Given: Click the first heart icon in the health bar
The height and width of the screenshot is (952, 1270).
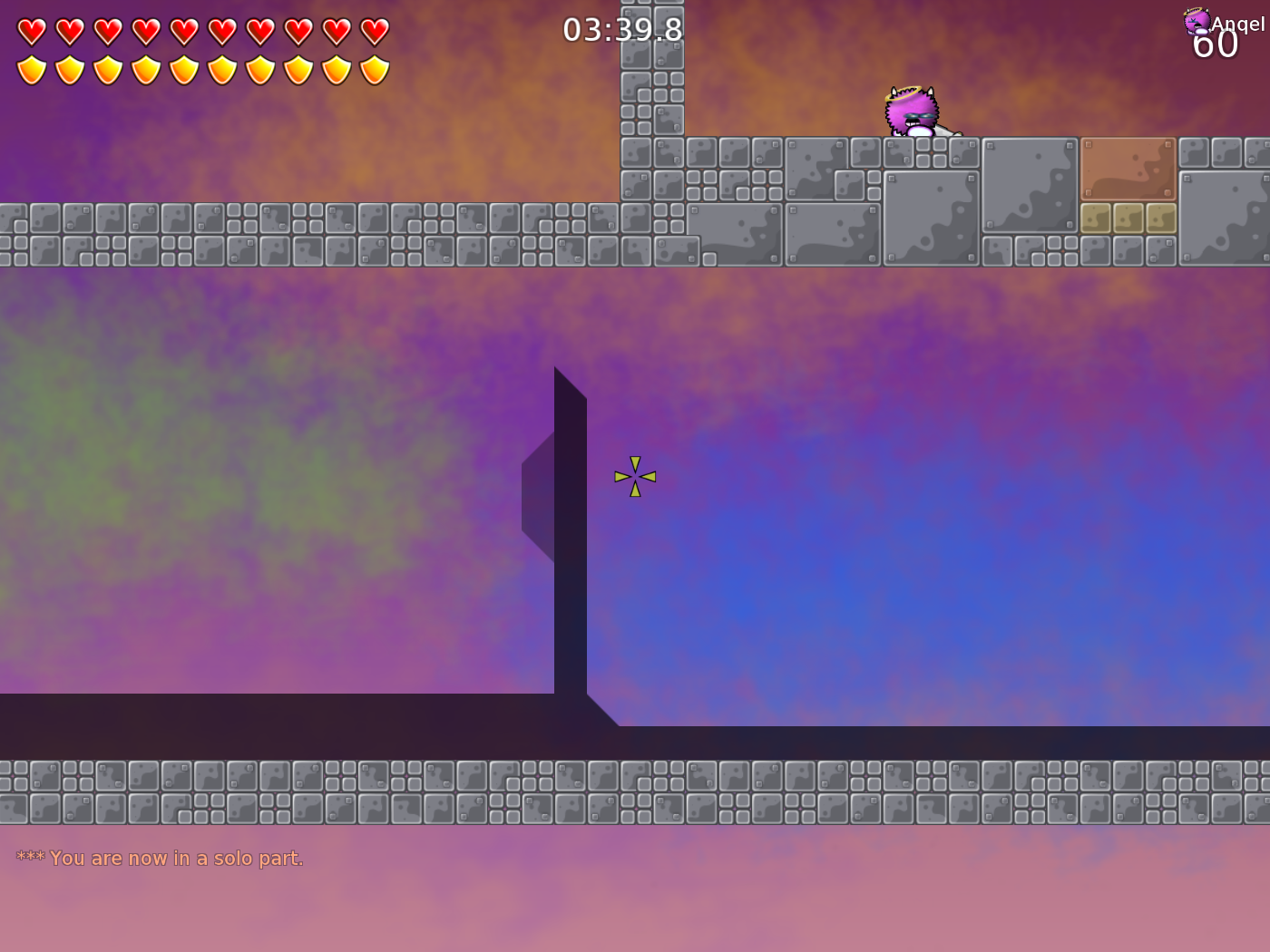Looking at the screenshot, I should (x=31, y=30).
